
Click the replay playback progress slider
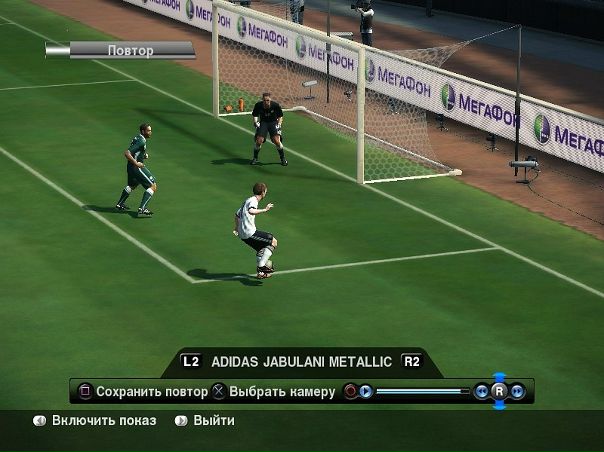click(x=421, y=391)
